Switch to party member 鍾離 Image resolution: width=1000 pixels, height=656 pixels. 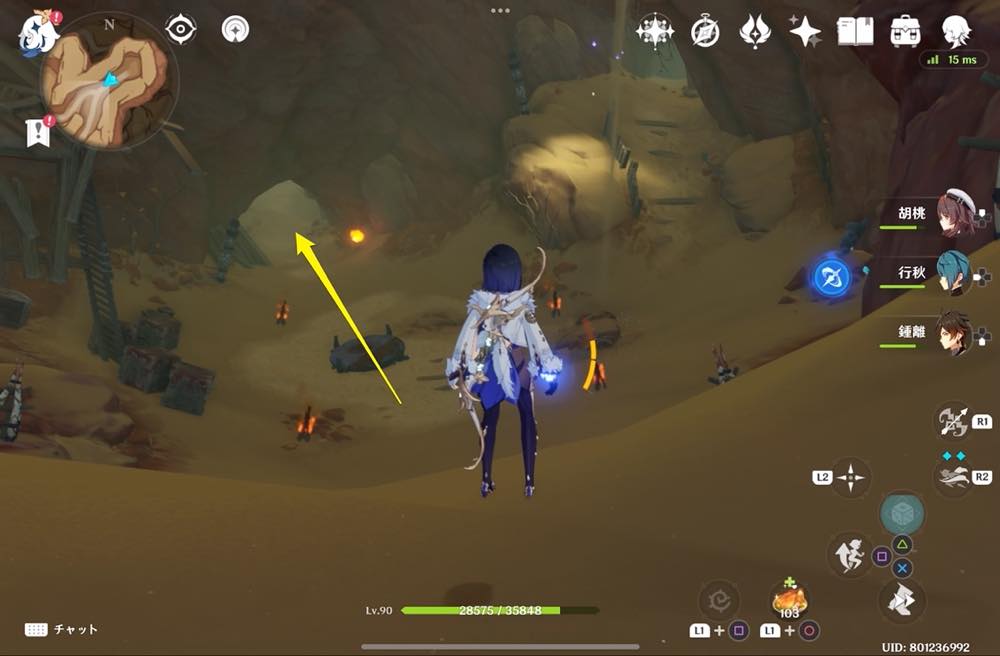tap(956, 333)
